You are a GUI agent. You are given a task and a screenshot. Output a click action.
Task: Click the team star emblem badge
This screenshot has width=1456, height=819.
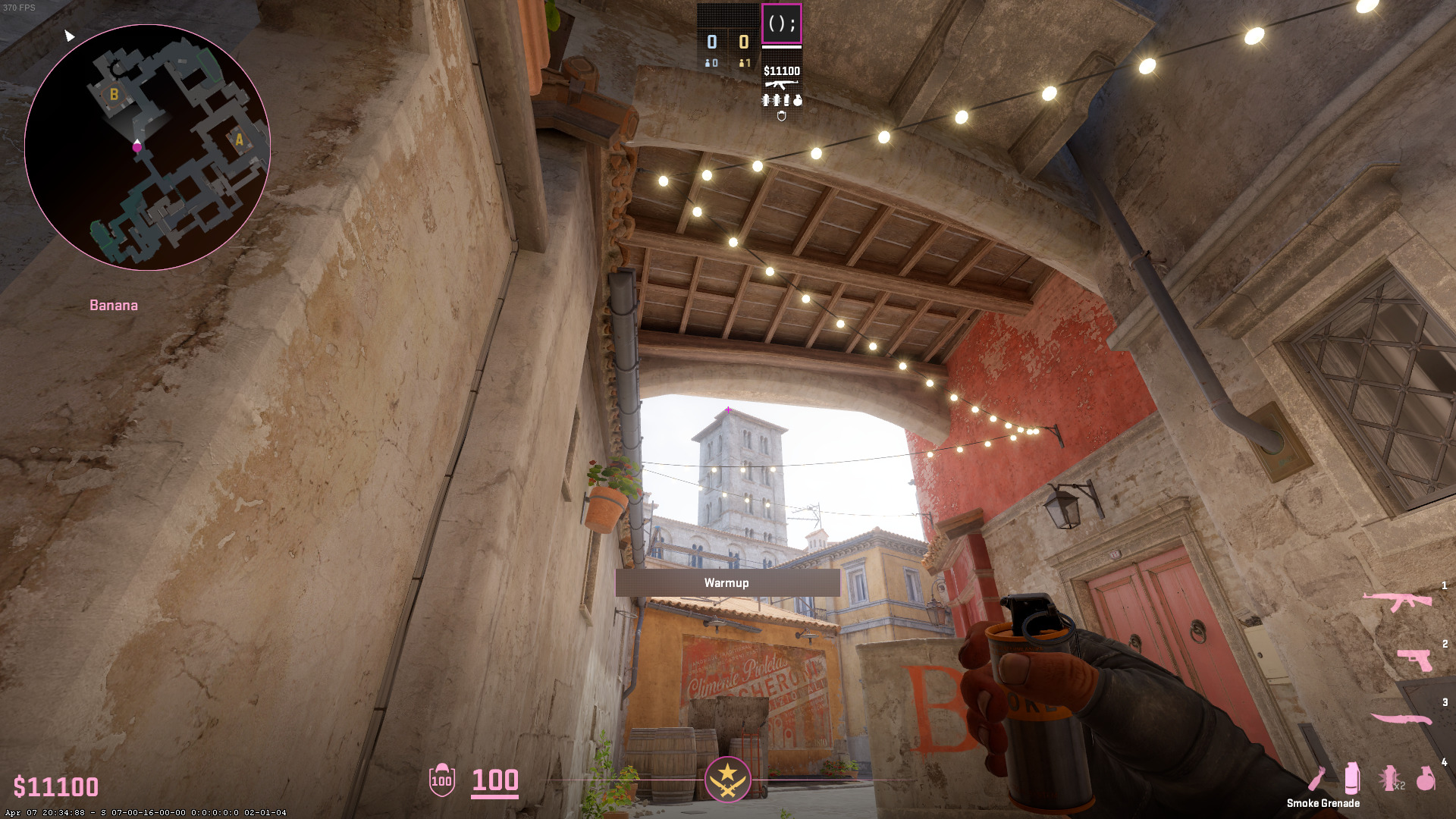pyautogui.click(x=727, y=779)
